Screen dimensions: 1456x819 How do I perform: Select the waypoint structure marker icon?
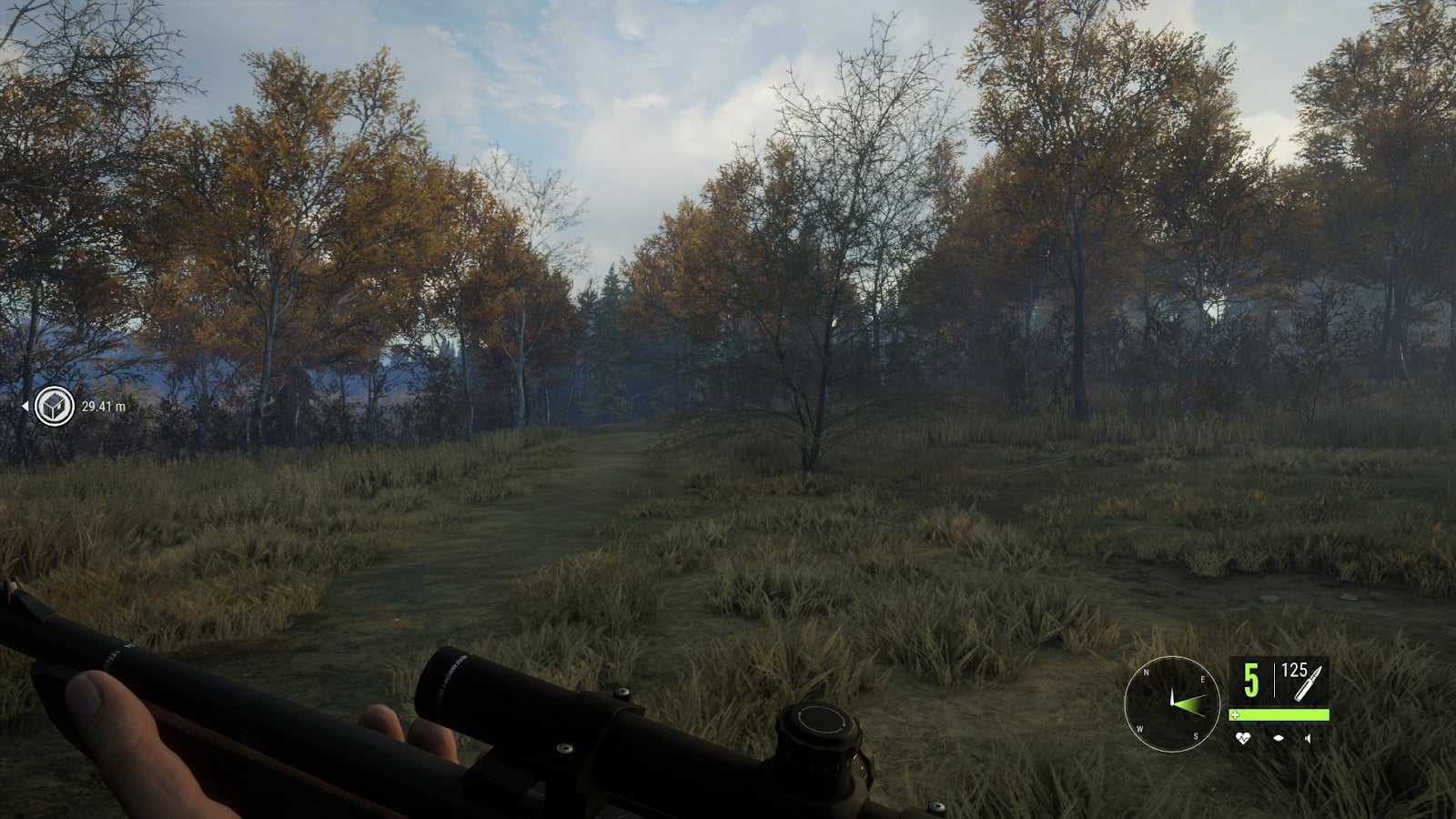[54, 405]
